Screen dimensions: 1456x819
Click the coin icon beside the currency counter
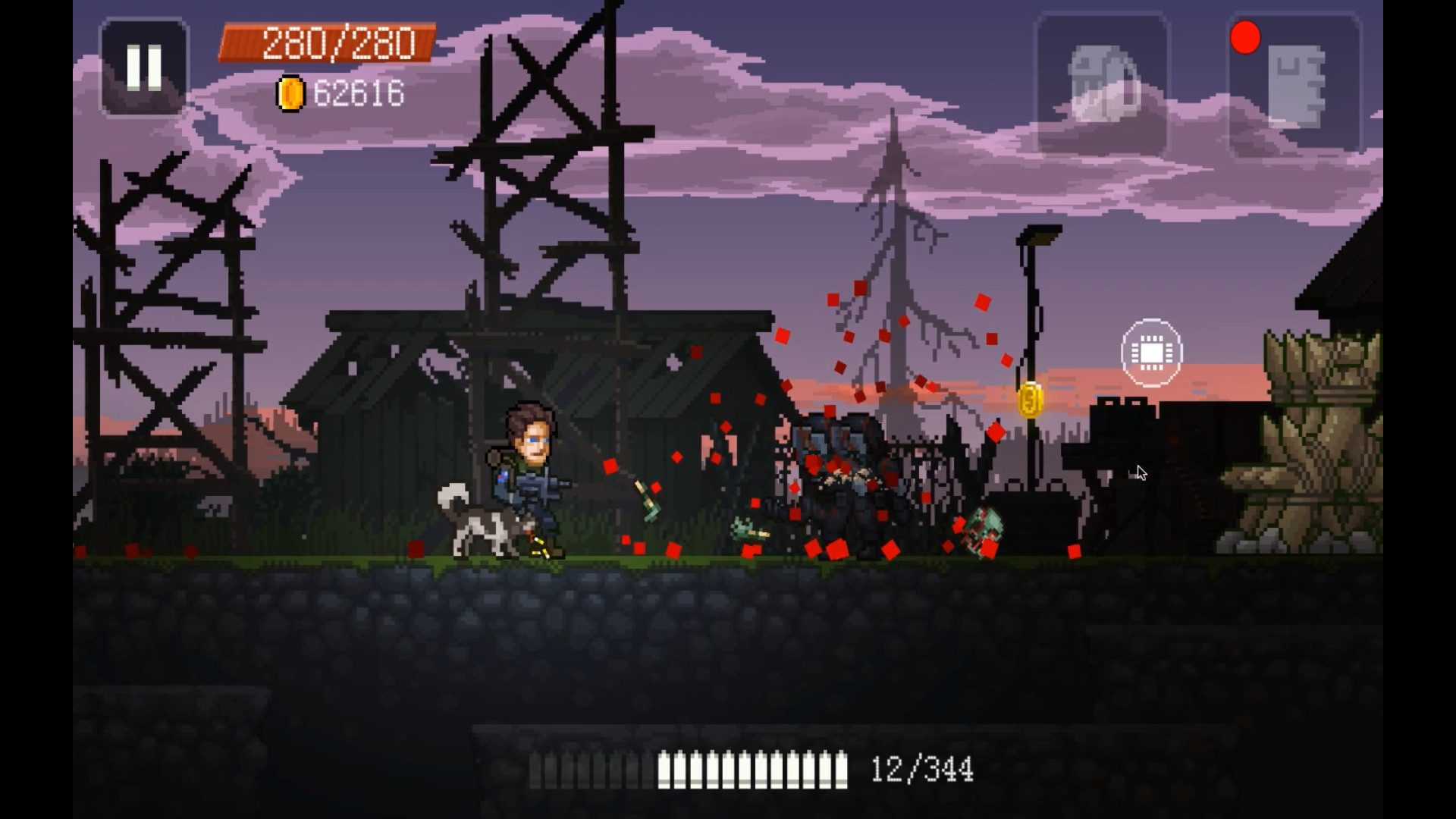(290, 93)
